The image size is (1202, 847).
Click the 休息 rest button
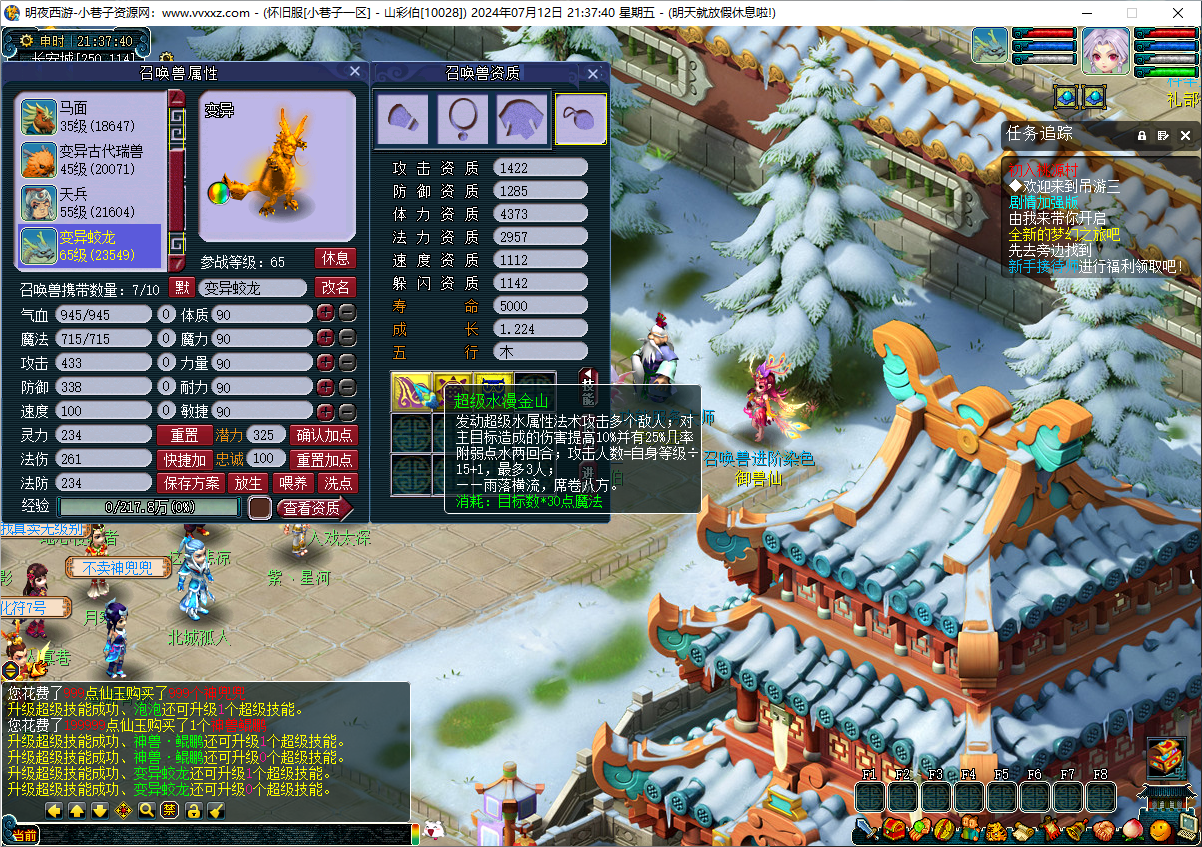(336, 258)
